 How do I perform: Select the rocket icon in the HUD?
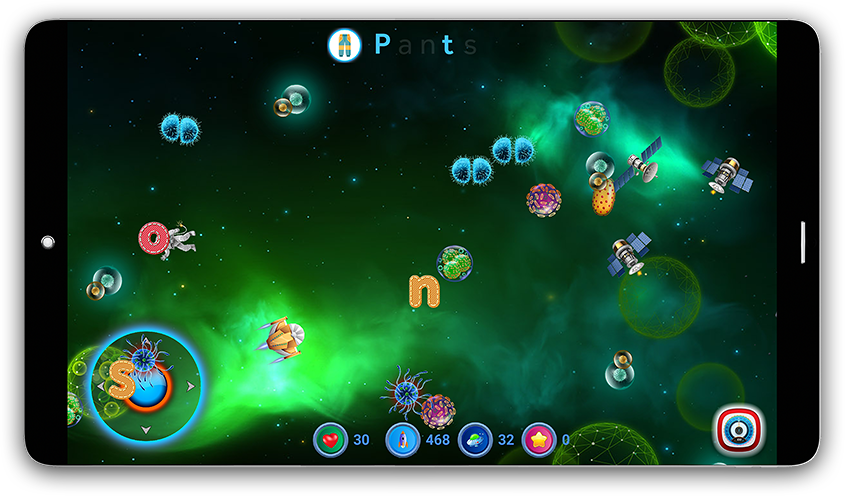click(402, 440)
